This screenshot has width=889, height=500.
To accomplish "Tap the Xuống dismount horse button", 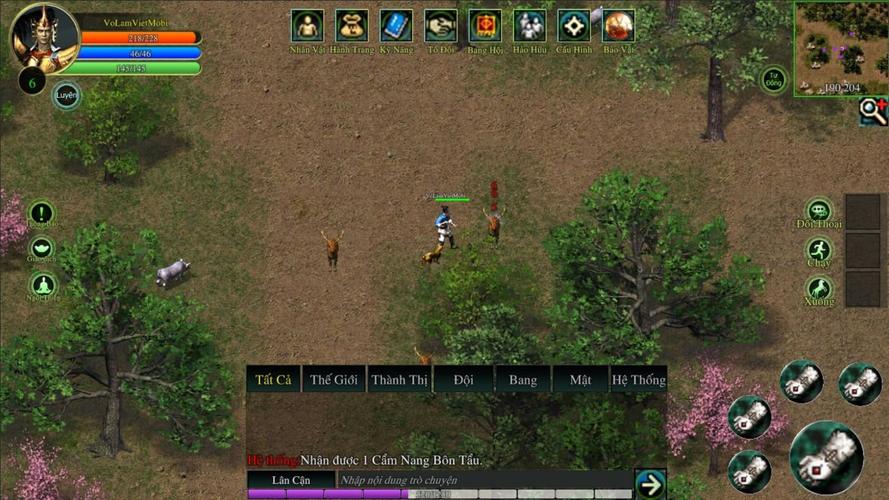I will [x=819, y=290].
